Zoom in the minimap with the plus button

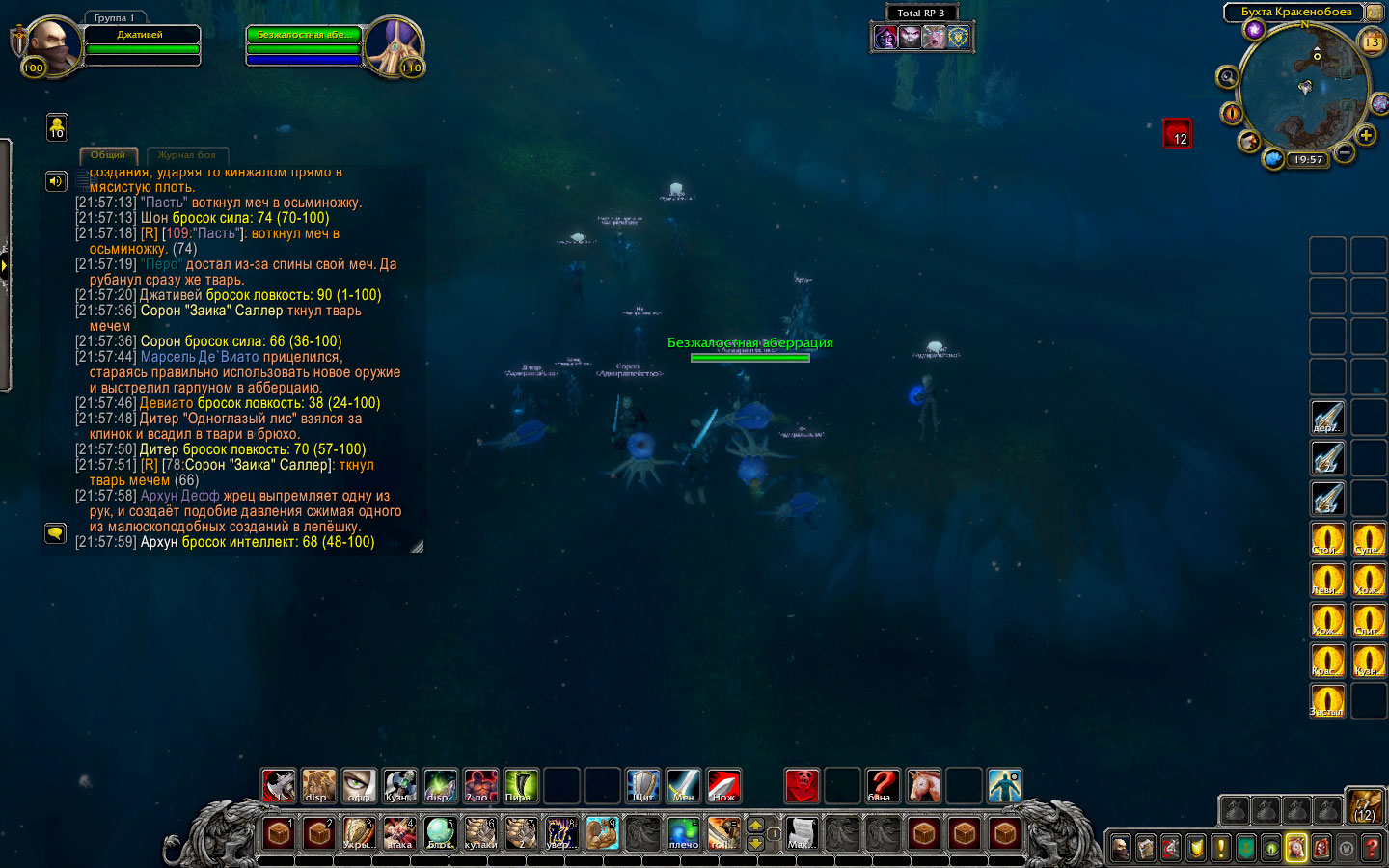pyautogui.click(x=1366, y=135)
